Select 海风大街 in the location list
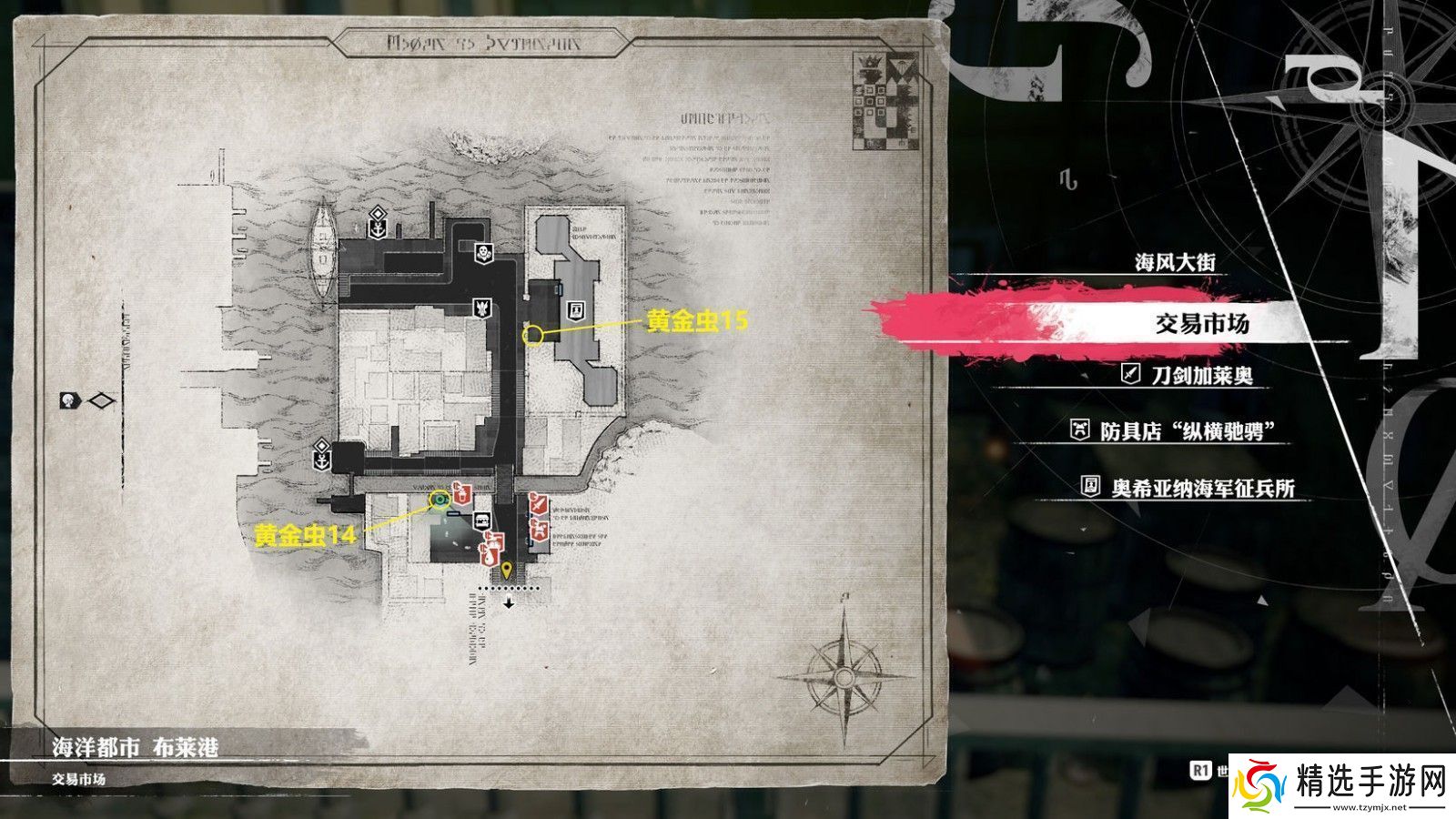 point(1175,263)
